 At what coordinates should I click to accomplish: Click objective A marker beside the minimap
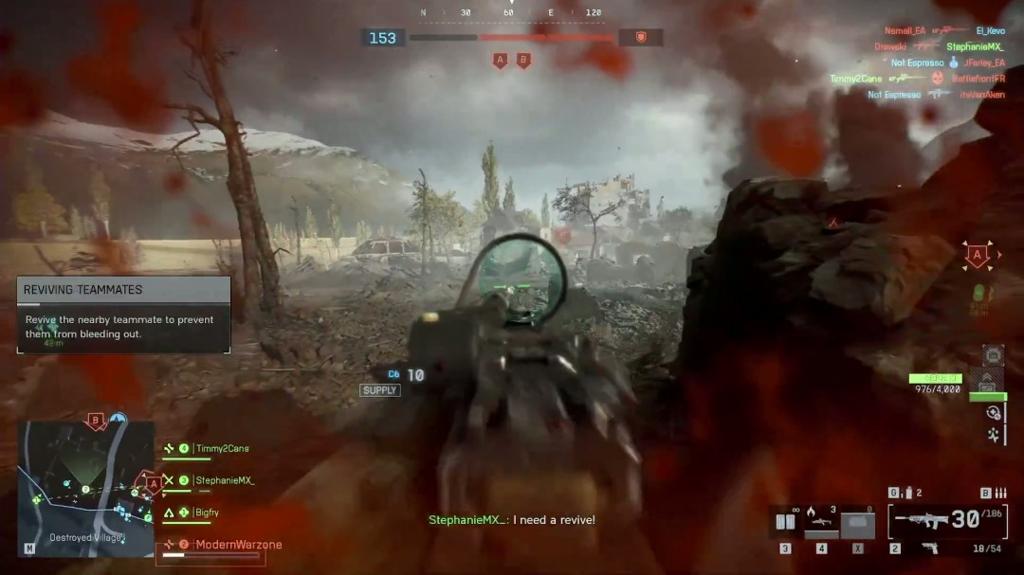(x=153, y=483)
